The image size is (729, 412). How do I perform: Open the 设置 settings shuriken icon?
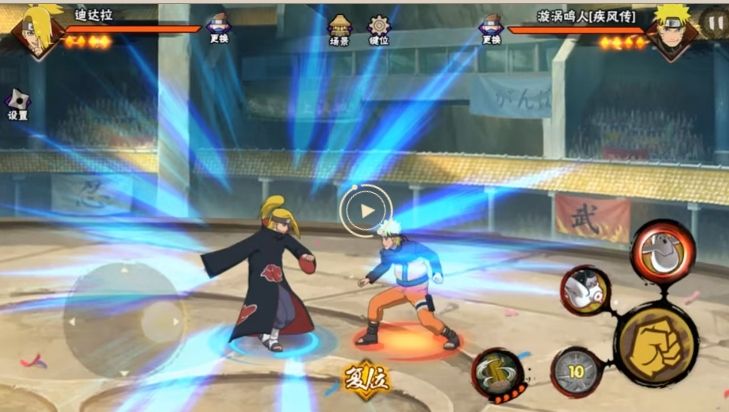point(17,103)
